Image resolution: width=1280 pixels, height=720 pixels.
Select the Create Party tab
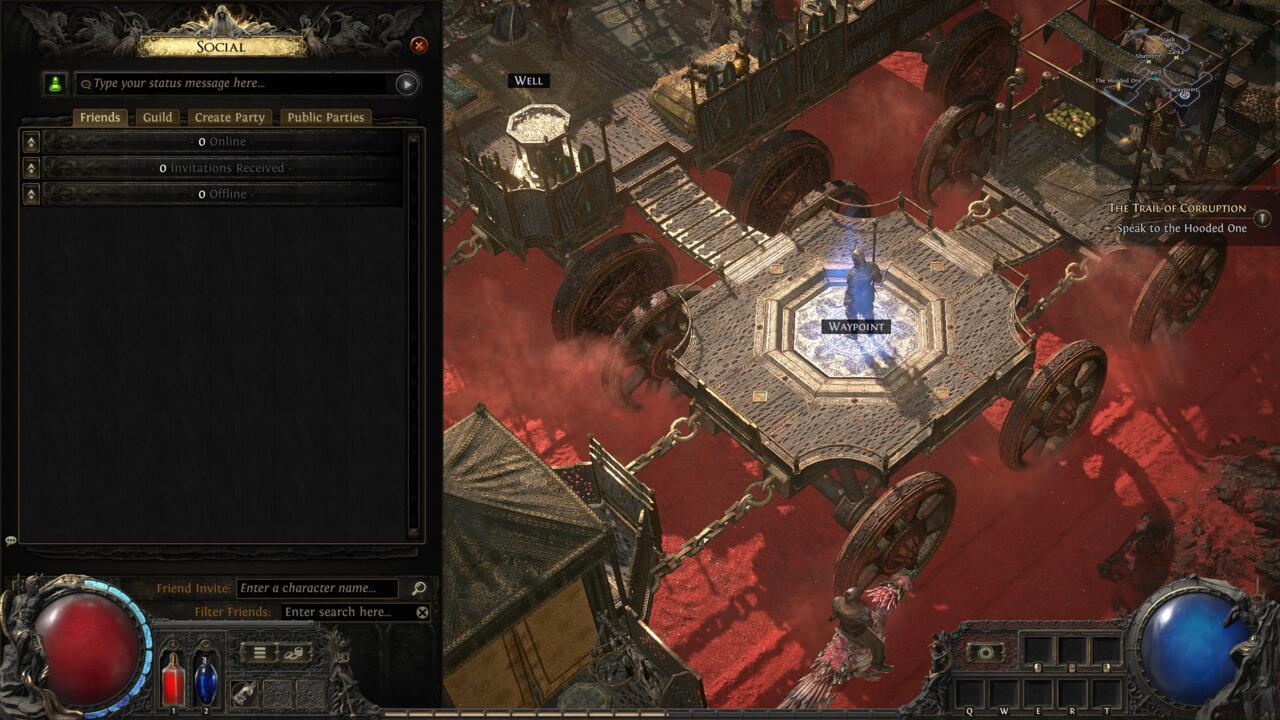pos(229,117)
